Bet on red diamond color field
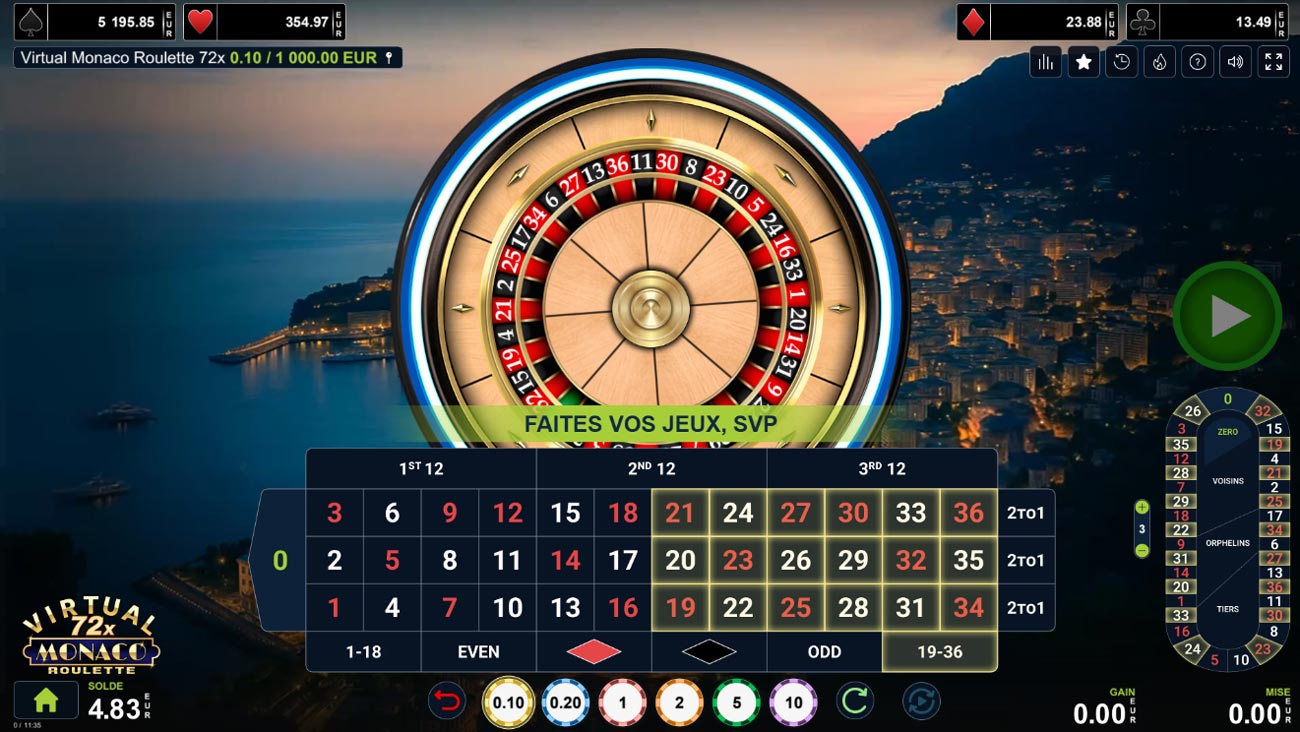The width and height of the screenshot is (1300, 732). tap(594, 652)
